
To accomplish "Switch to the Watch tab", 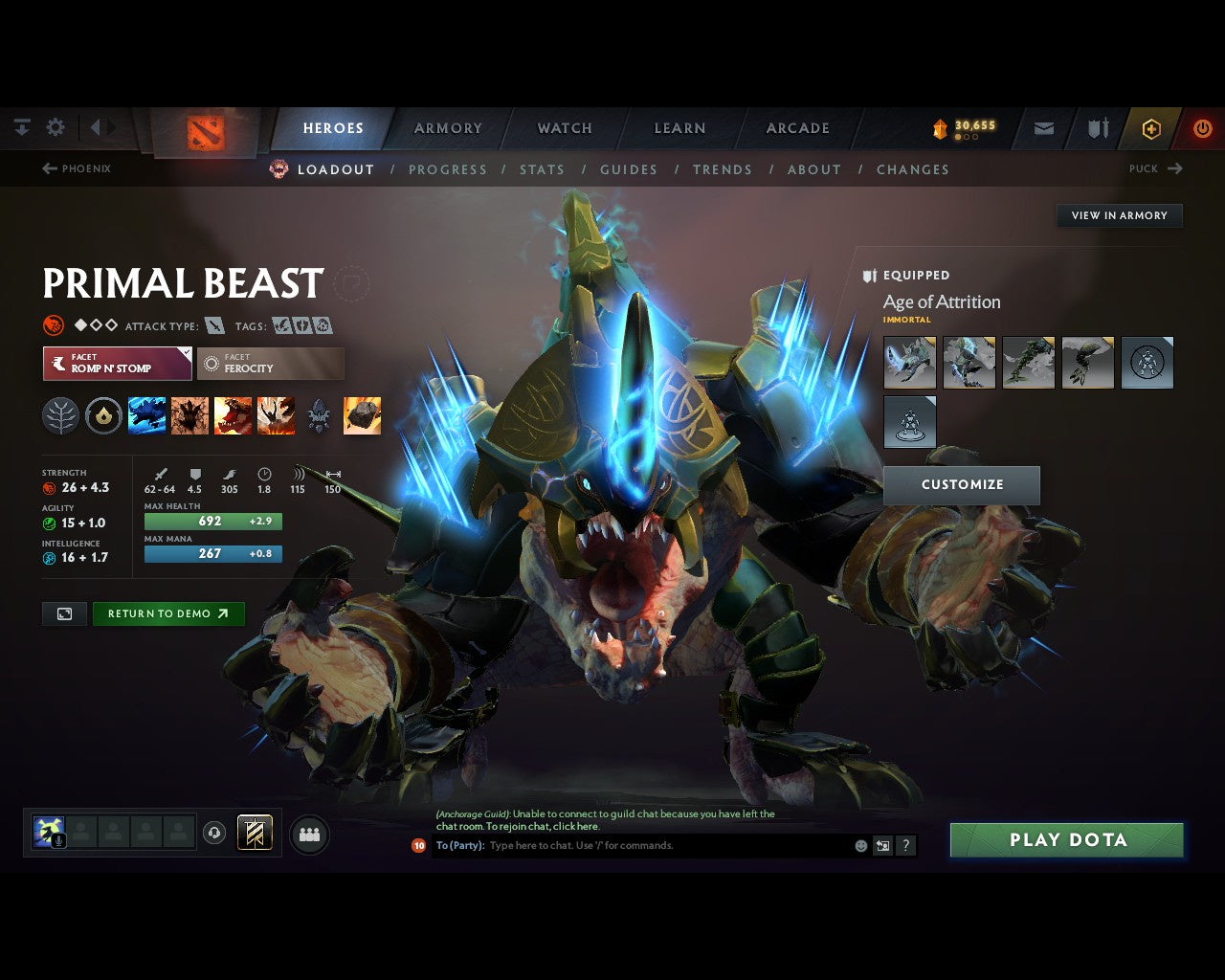I will click(x=565, y=128).
